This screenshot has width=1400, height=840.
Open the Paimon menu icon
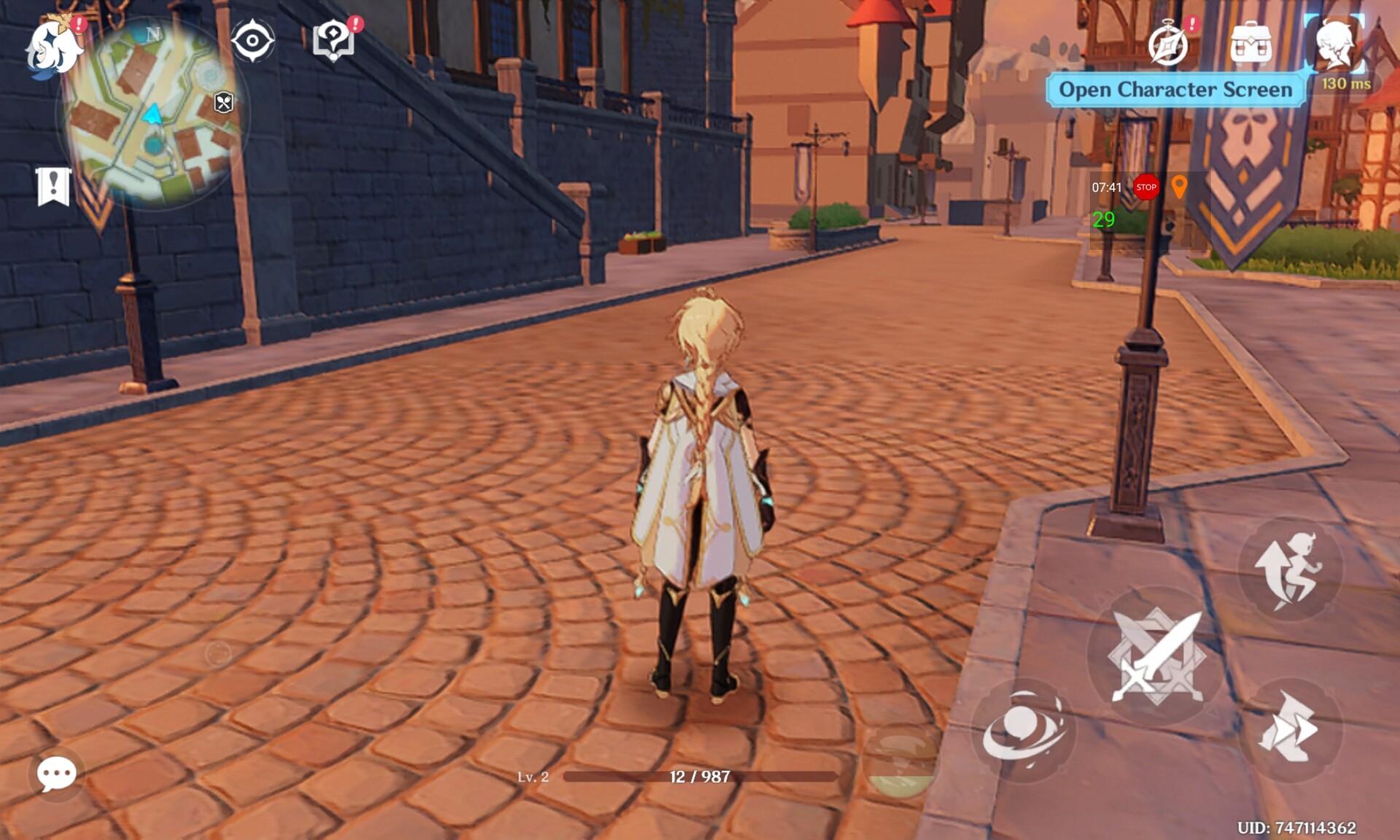pos(53,46)
